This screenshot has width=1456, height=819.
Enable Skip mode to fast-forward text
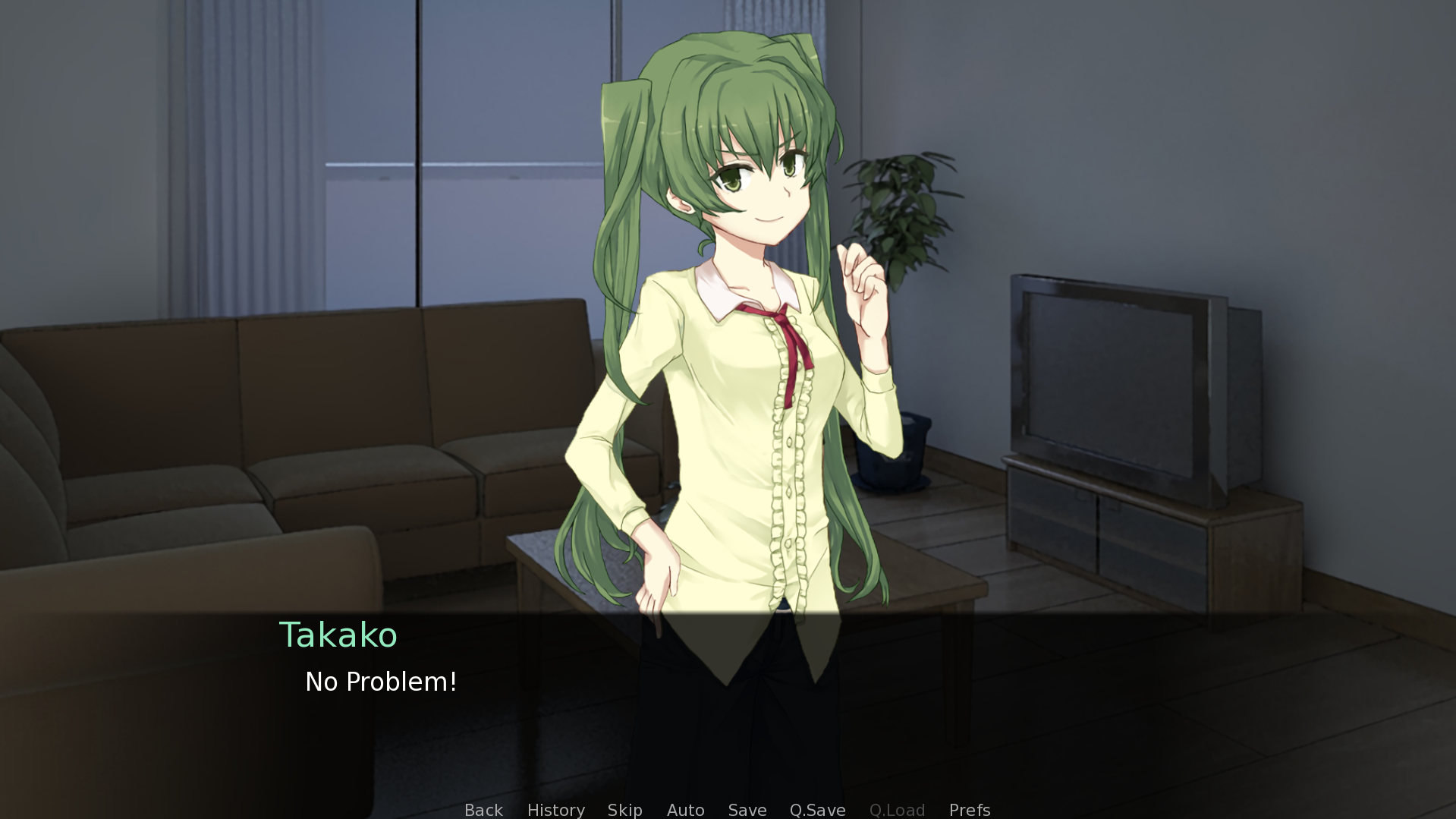(624, 810)
